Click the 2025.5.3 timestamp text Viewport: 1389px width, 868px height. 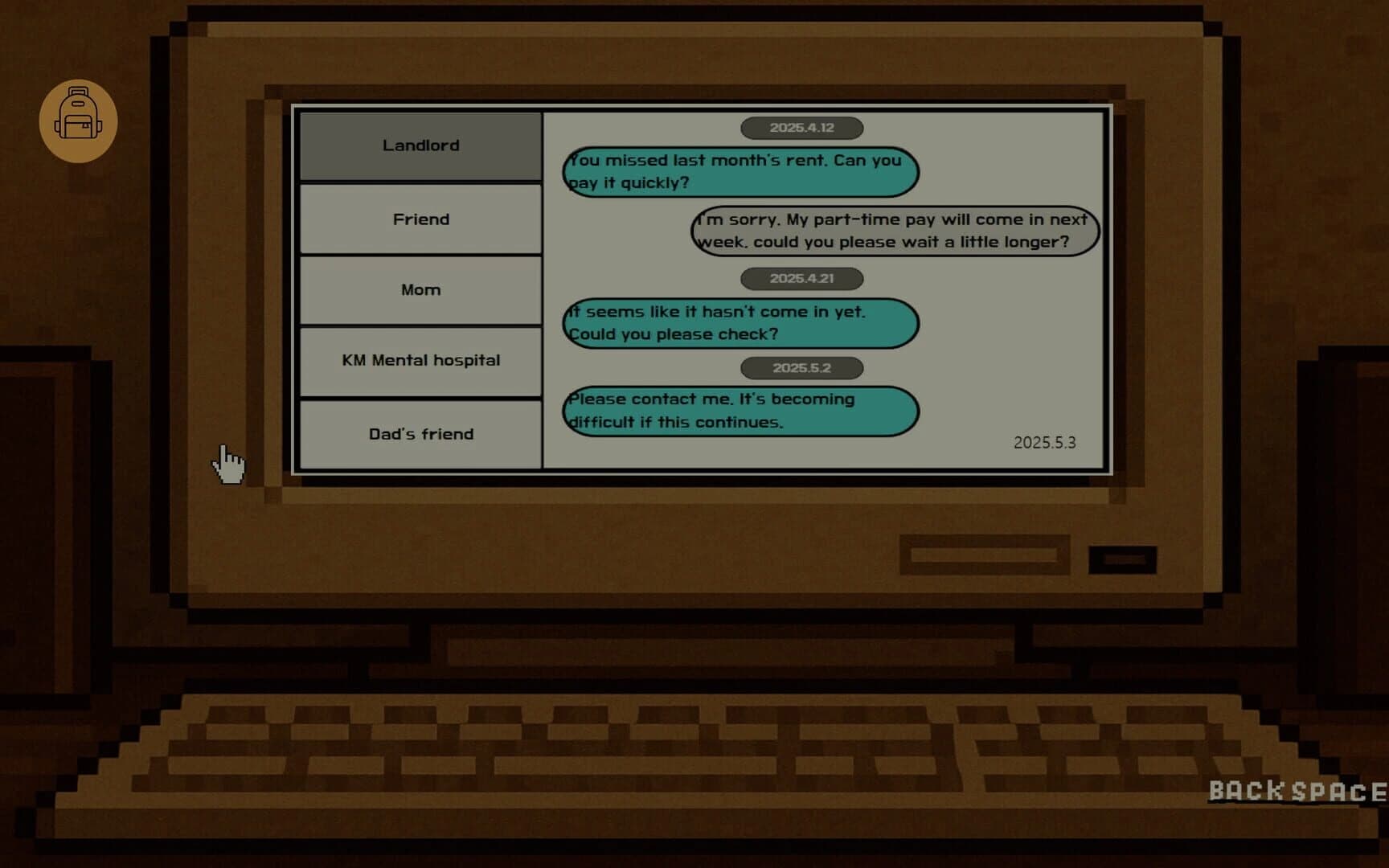tap(1044, 443)
